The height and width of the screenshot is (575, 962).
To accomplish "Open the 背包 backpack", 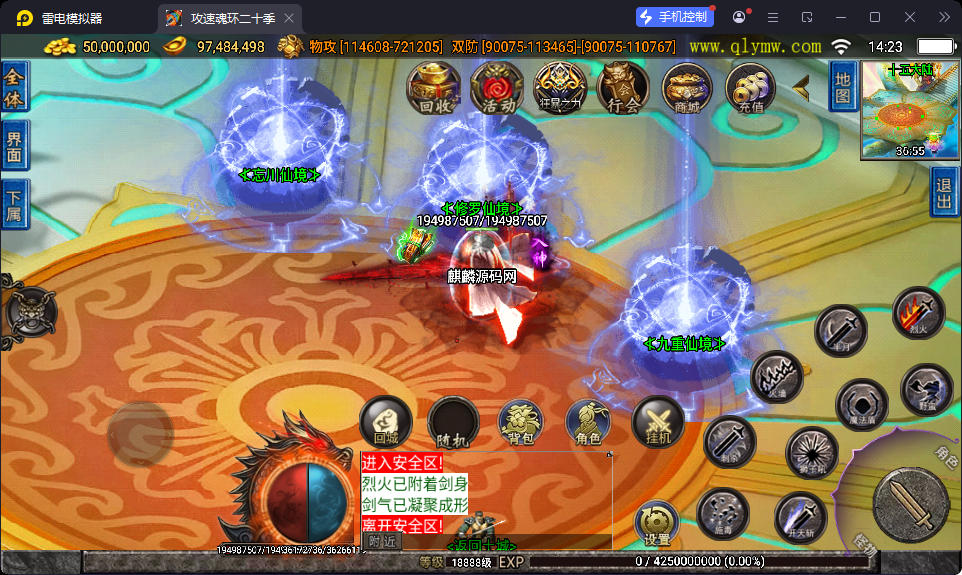I will click(x=520, y=422).
